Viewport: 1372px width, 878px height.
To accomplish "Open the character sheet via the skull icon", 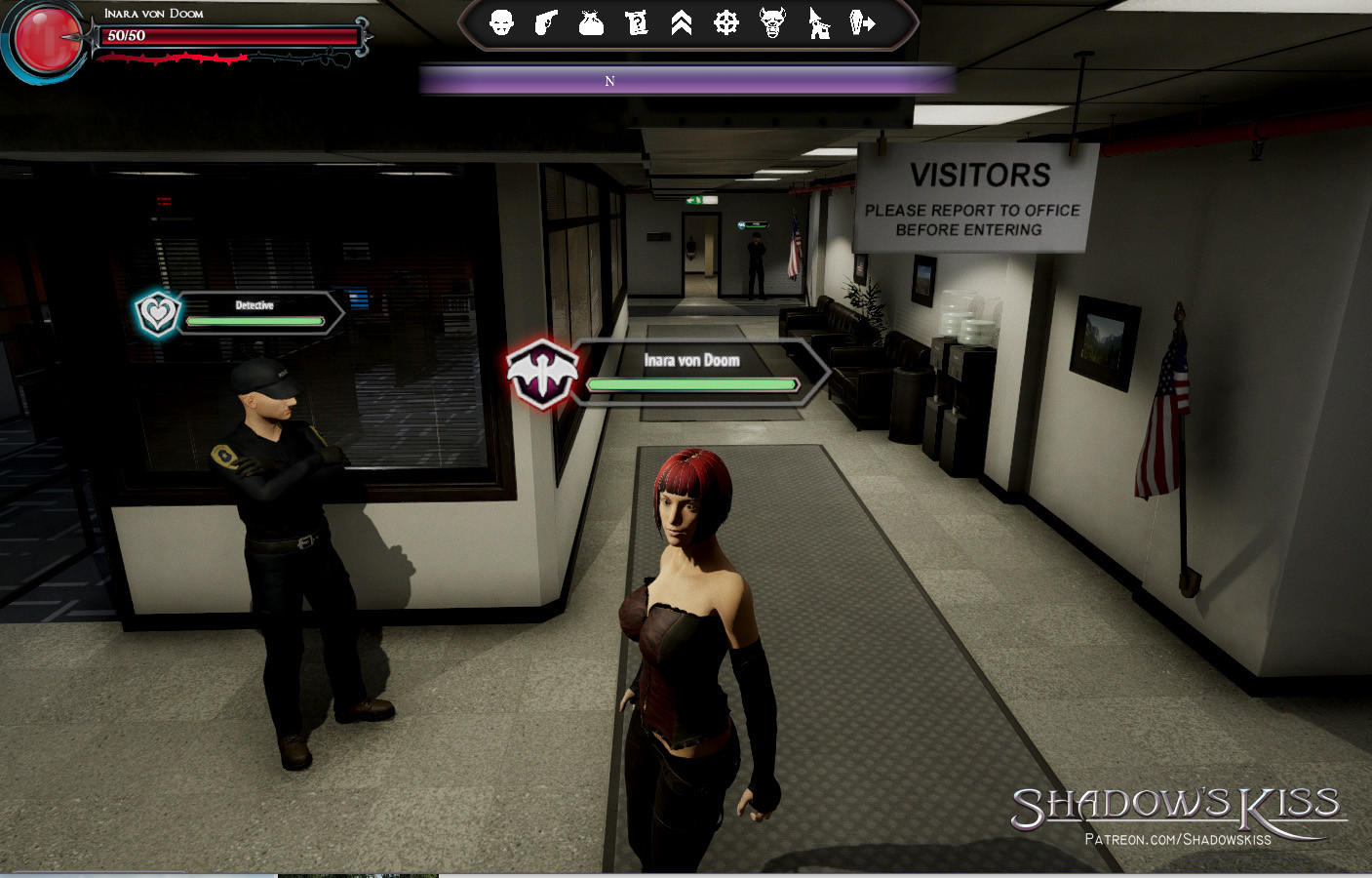I will coord(502,22).
